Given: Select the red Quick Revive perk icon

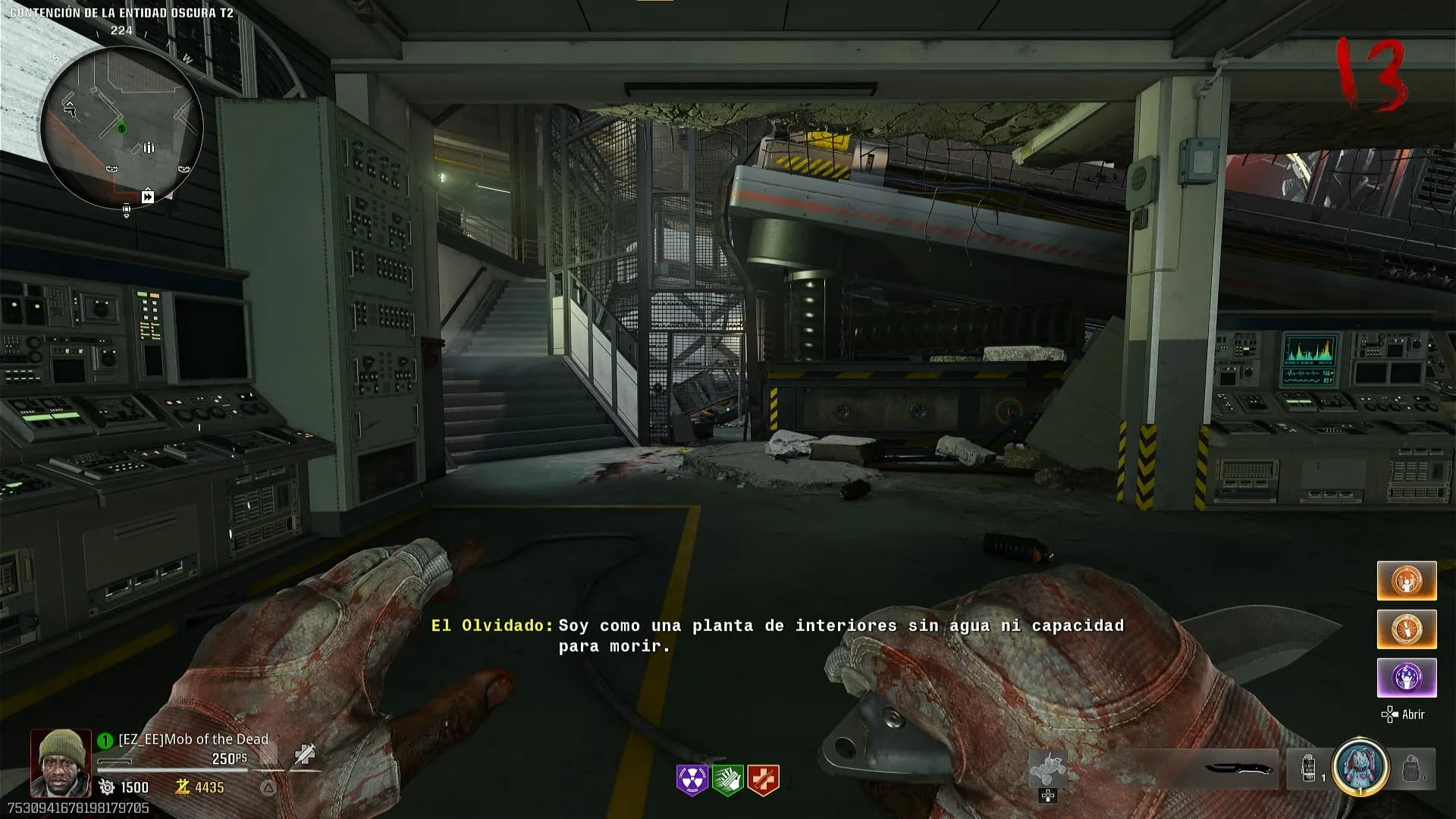Looking at the screenshot, I should pyautogui.click(x=763, y=780).
